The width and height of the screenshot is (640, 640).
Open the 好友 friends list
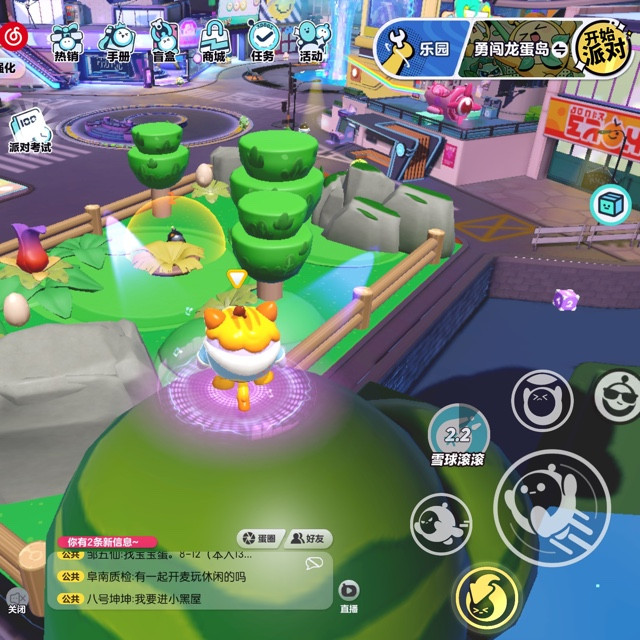(308, 538)
